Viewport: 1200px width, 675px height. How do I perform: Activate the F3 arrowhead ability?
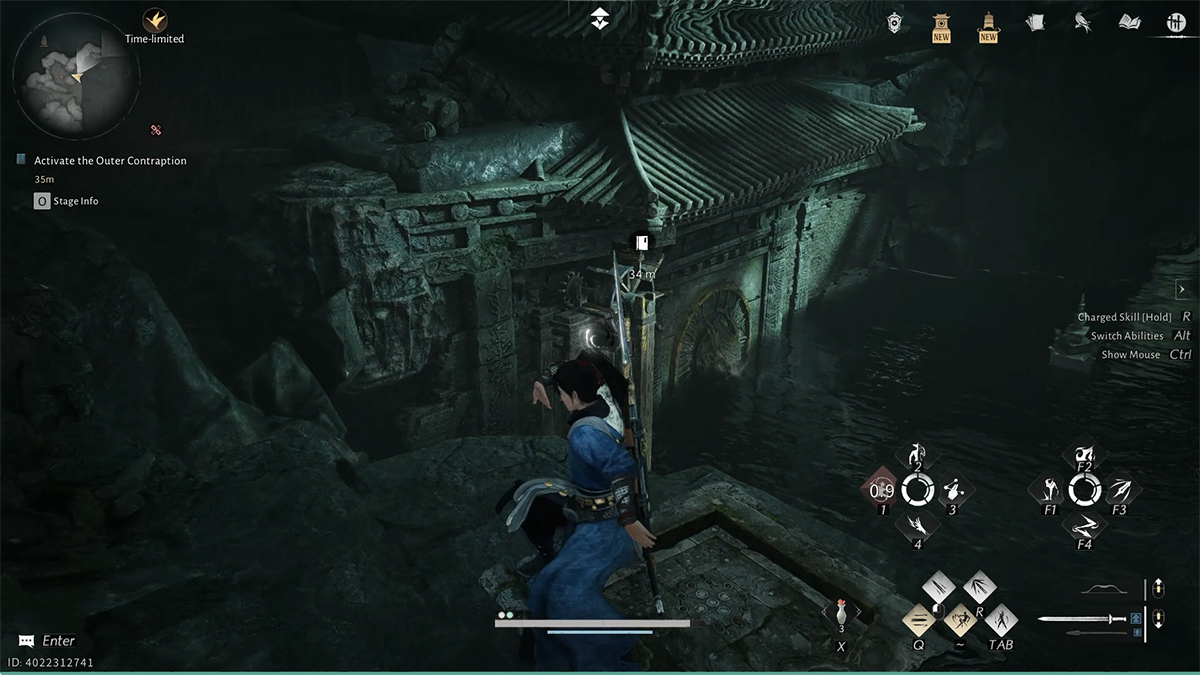(1119, 489)
